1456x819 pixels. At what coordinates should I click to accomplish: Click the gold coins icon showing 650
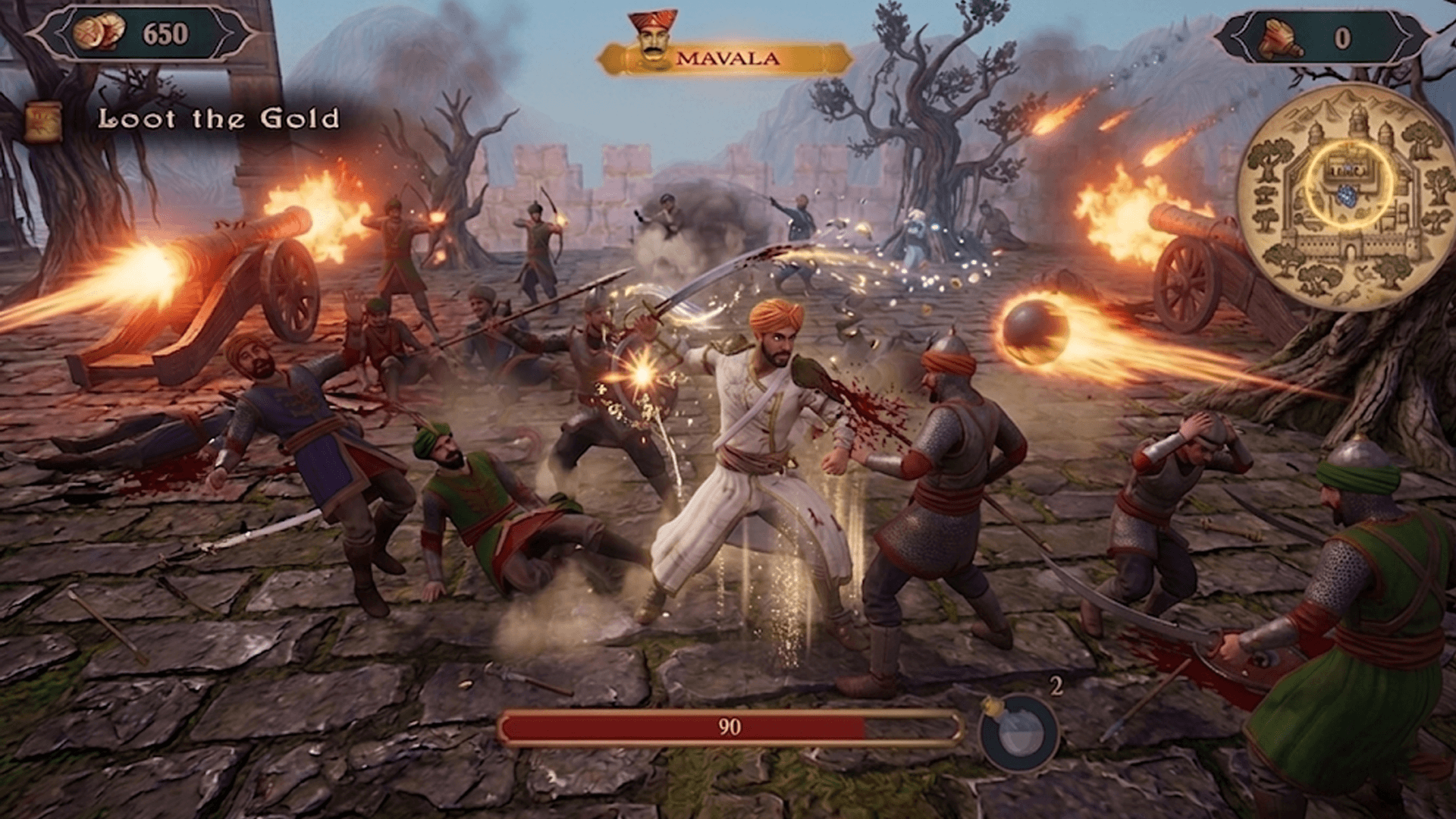99,33
